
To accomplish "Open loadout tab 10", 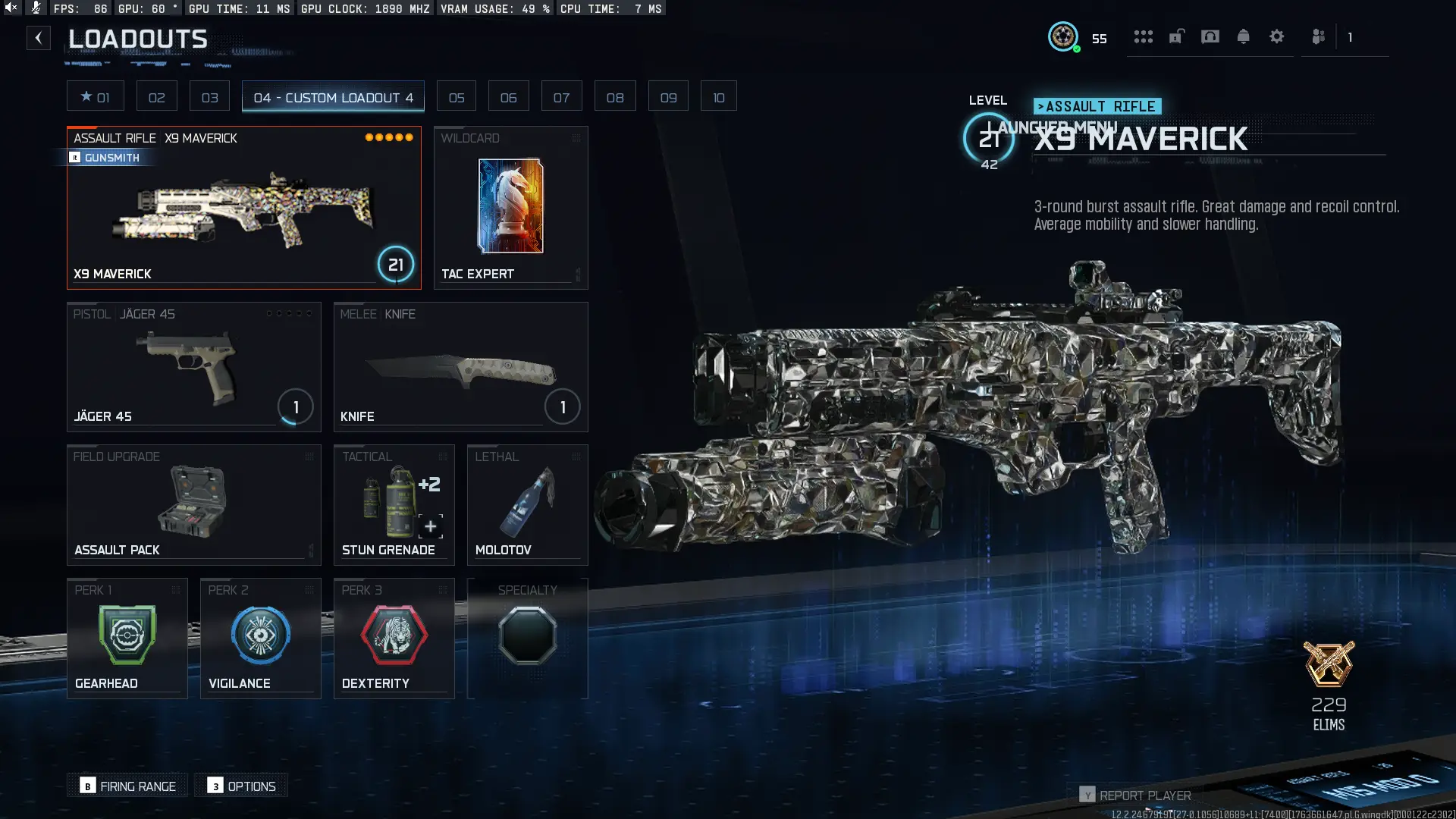I will pyautogui.click(x=718, y=96).
